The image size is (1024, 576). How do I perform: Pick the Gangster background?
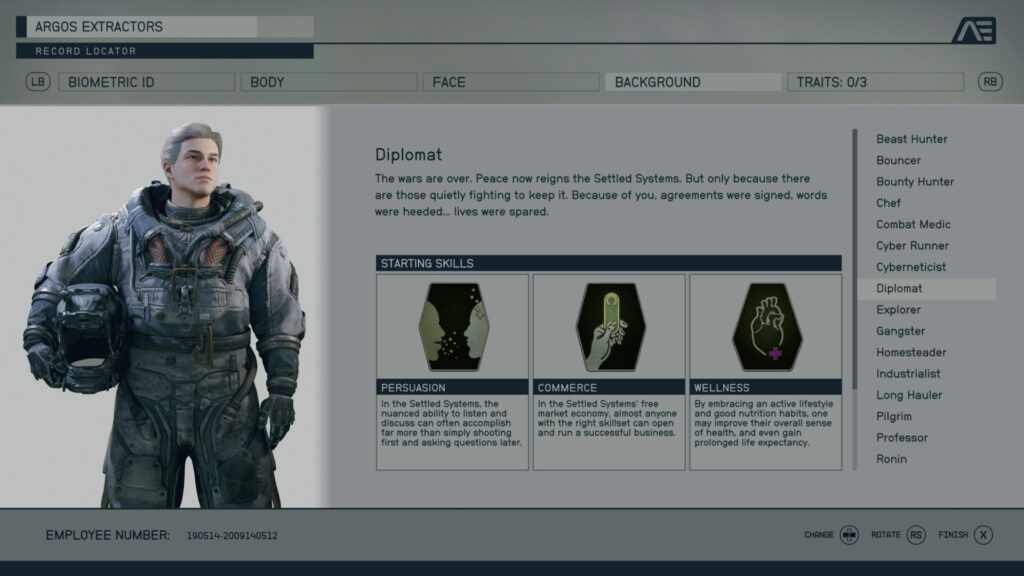coord(901,331)
